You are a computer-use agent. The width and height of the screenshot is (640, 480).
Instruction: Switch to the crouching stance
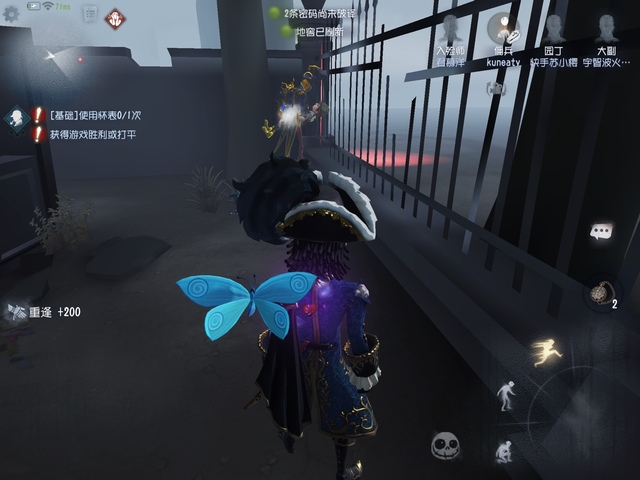pyautogui.click(x=504, y=451)
